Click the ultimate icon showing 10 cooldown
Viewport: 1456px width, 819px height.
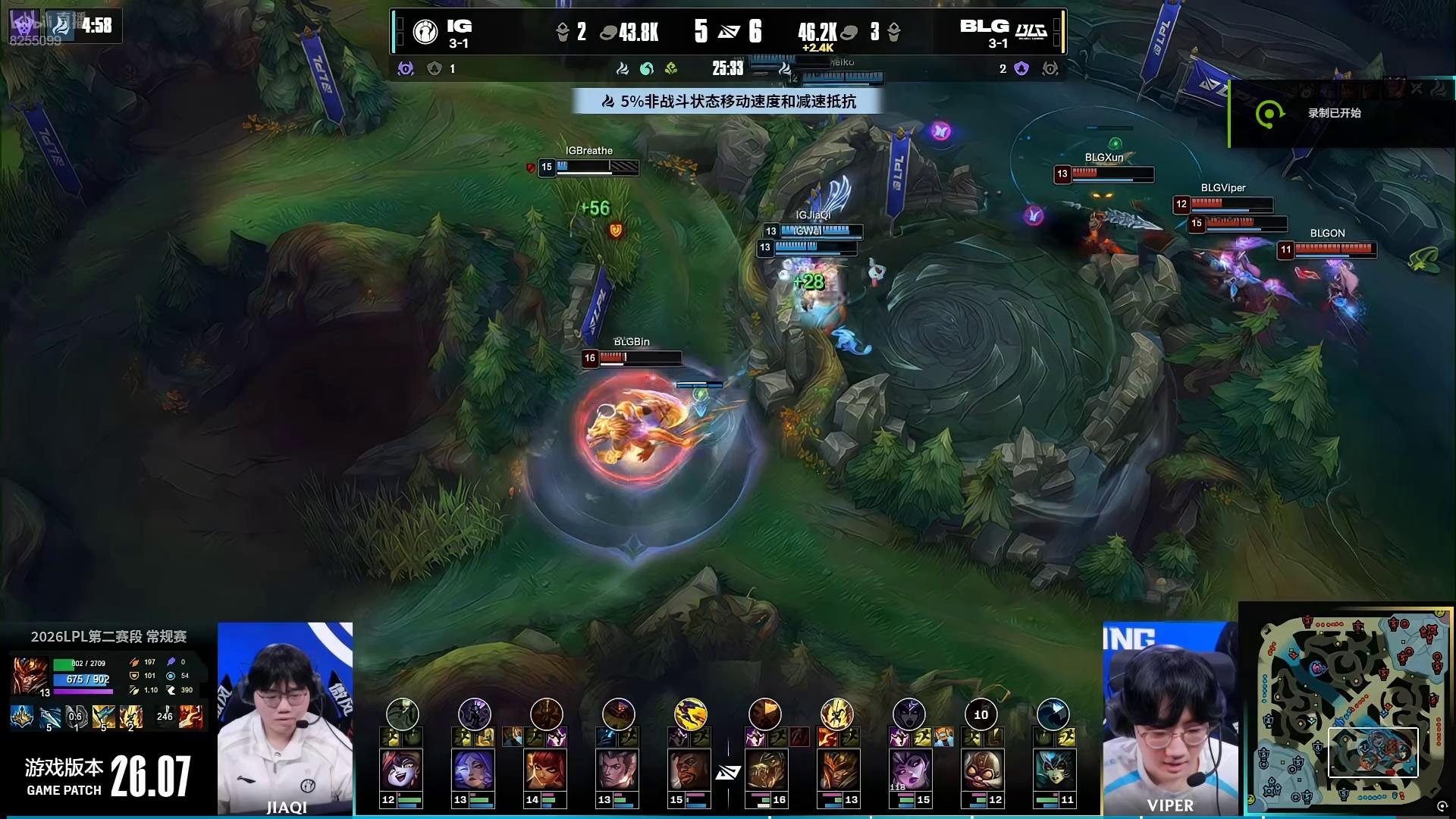click(x=981, y=714)
